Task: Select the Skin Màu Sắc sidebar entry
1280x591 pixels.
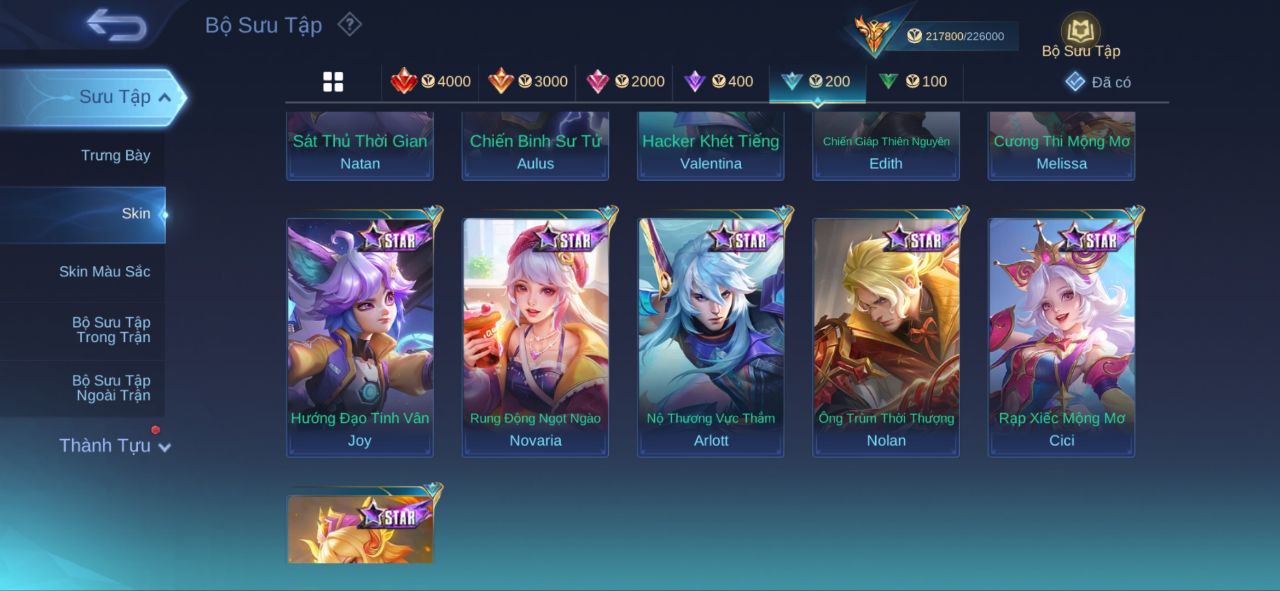Action: coord(104,272)
